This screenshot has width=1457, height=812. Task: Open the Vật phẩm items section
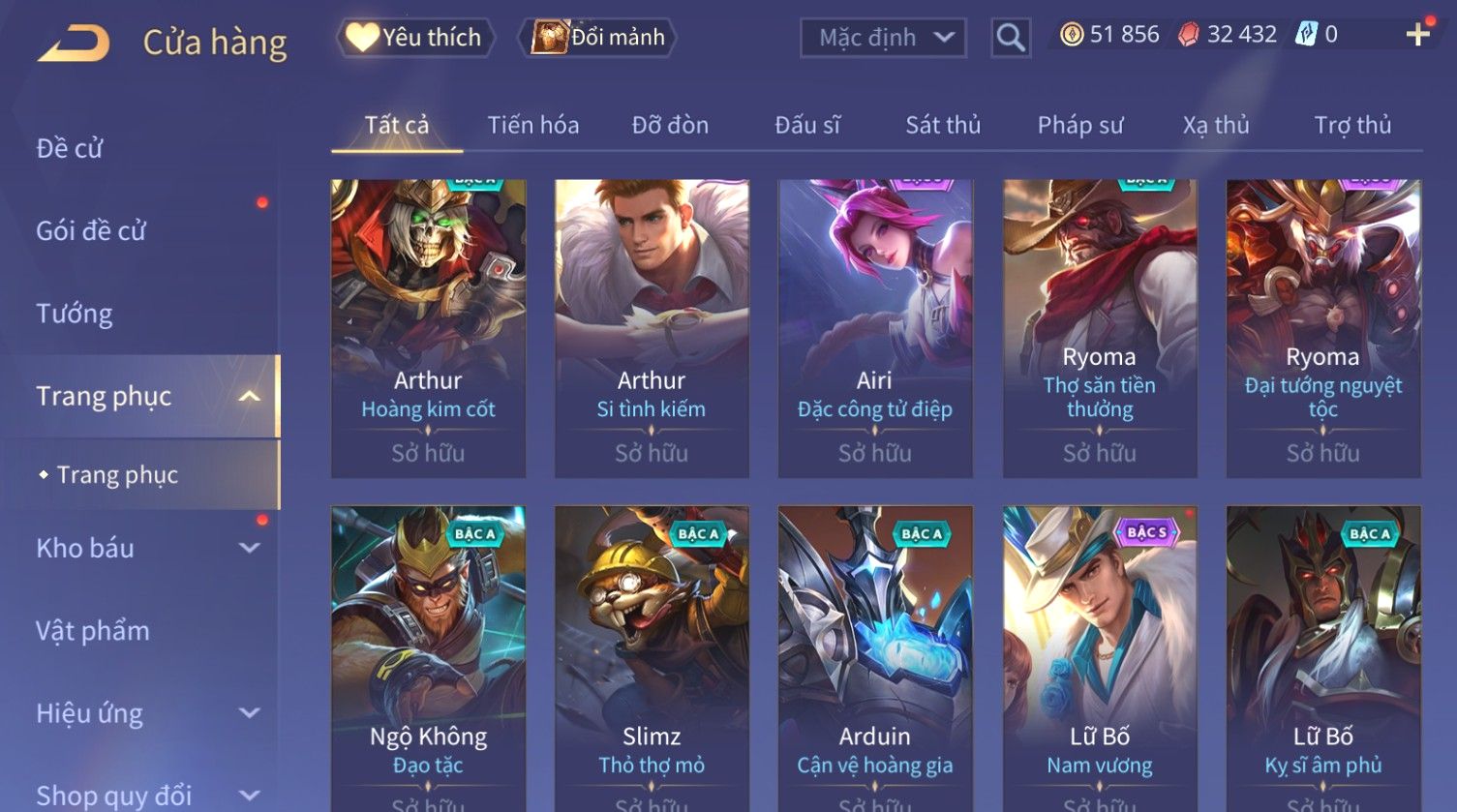click(93, 631)
